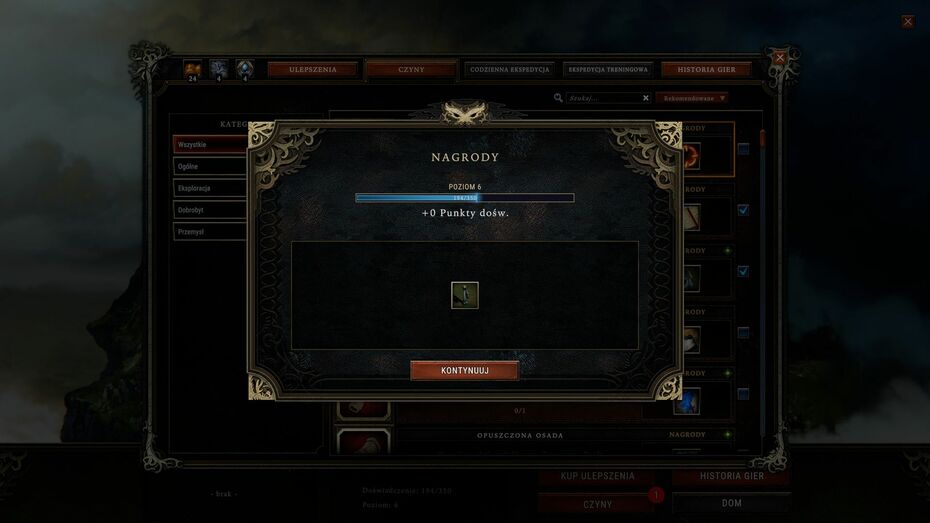Clear the search field with the X
This screenshot has width=930, height=523.
[x=646, y=98]
